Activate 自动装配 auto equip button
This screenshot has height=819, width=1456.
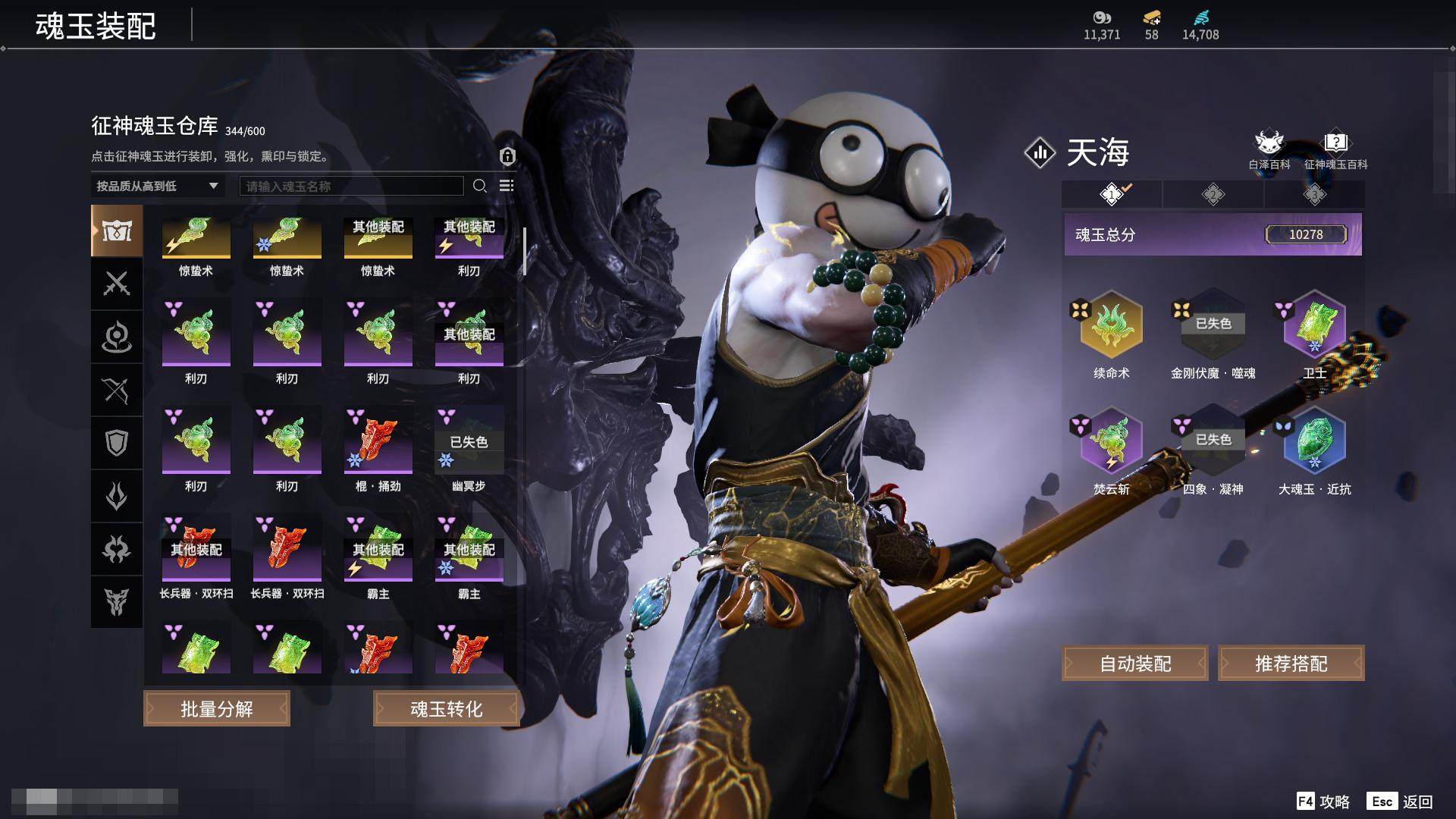[1135, 664]
